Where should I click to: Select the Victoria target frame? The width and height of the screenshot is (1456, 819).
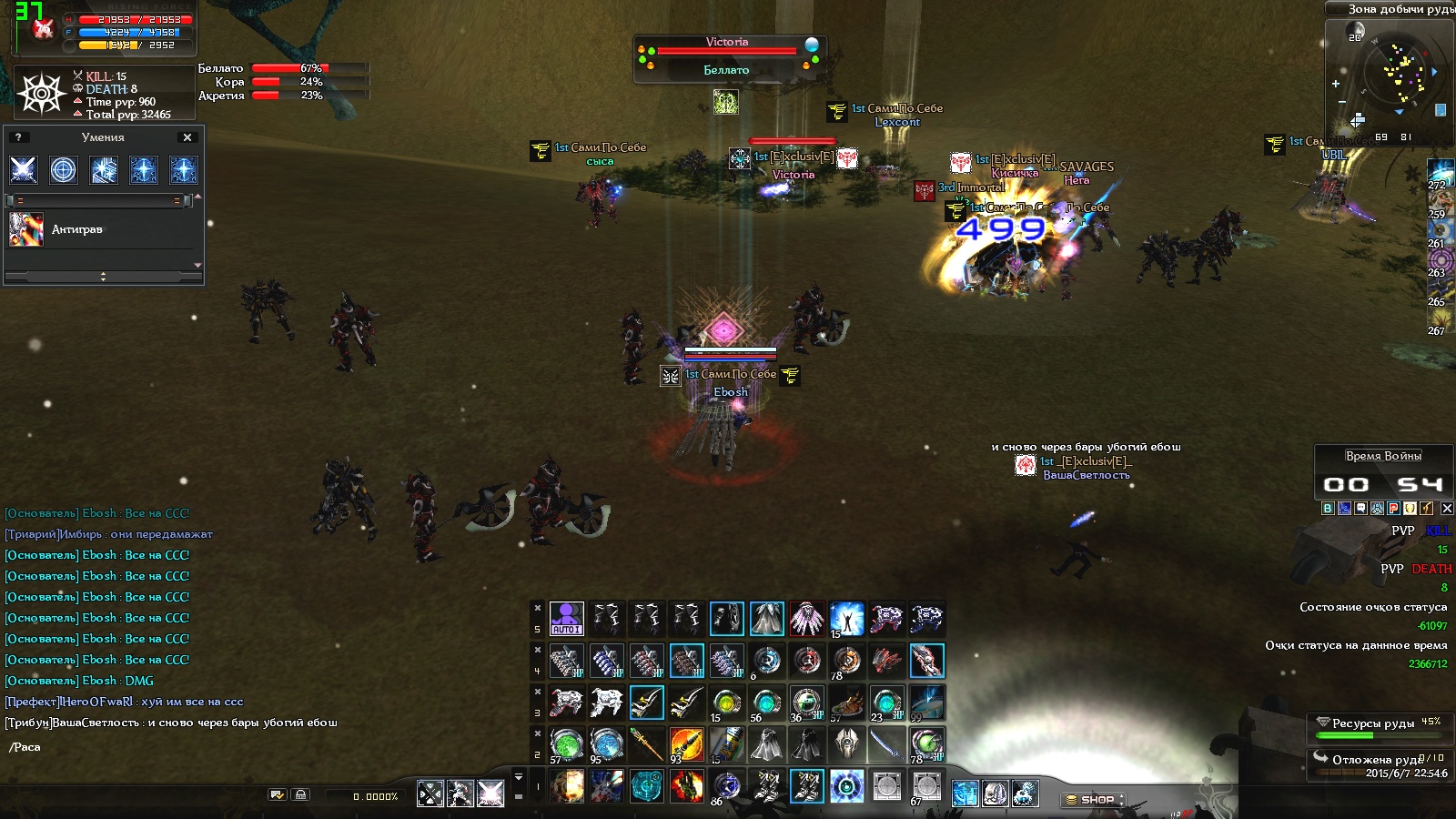(726, 56)
